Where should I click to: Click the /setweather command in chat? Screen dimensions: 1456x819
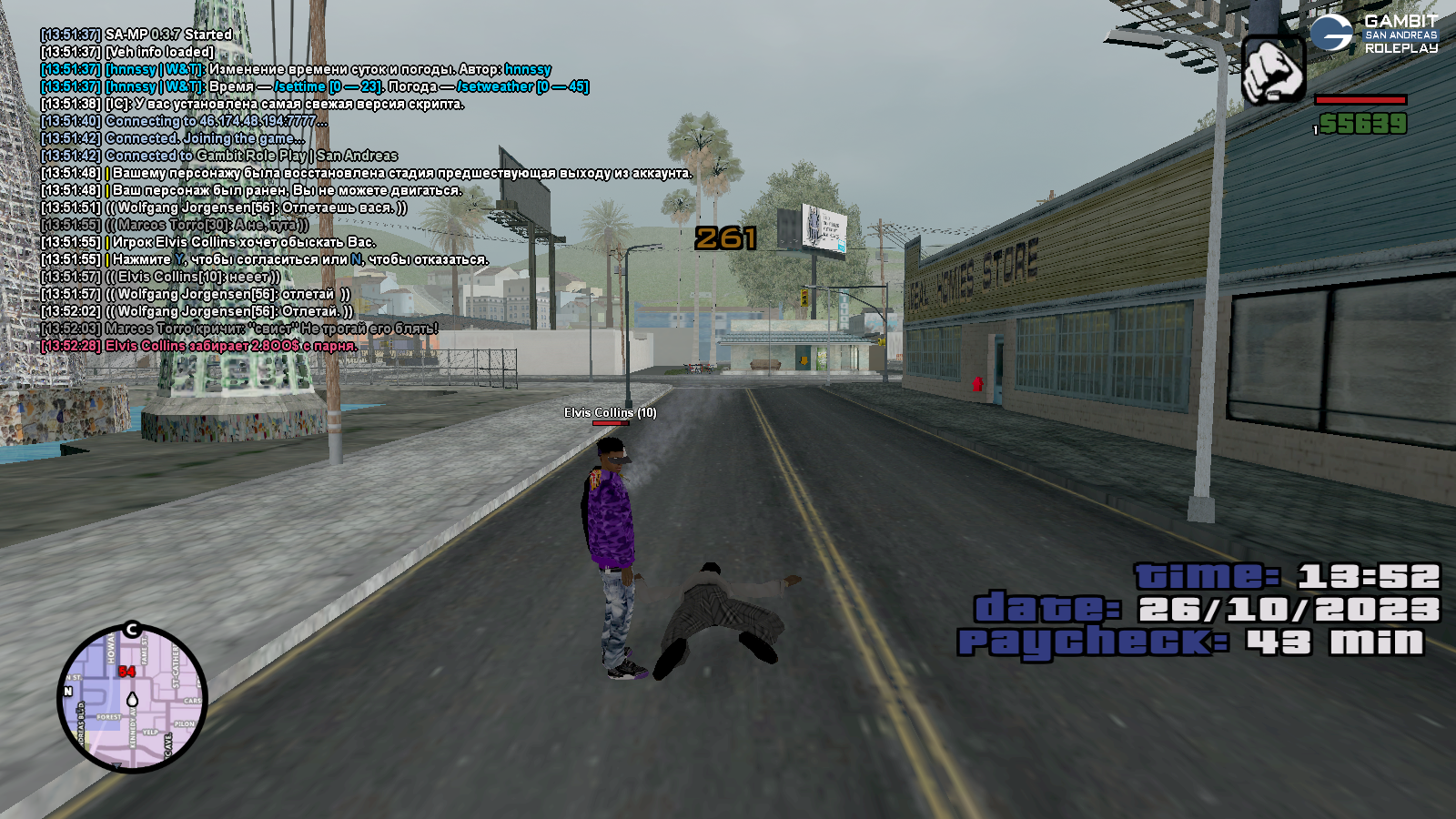495,86
